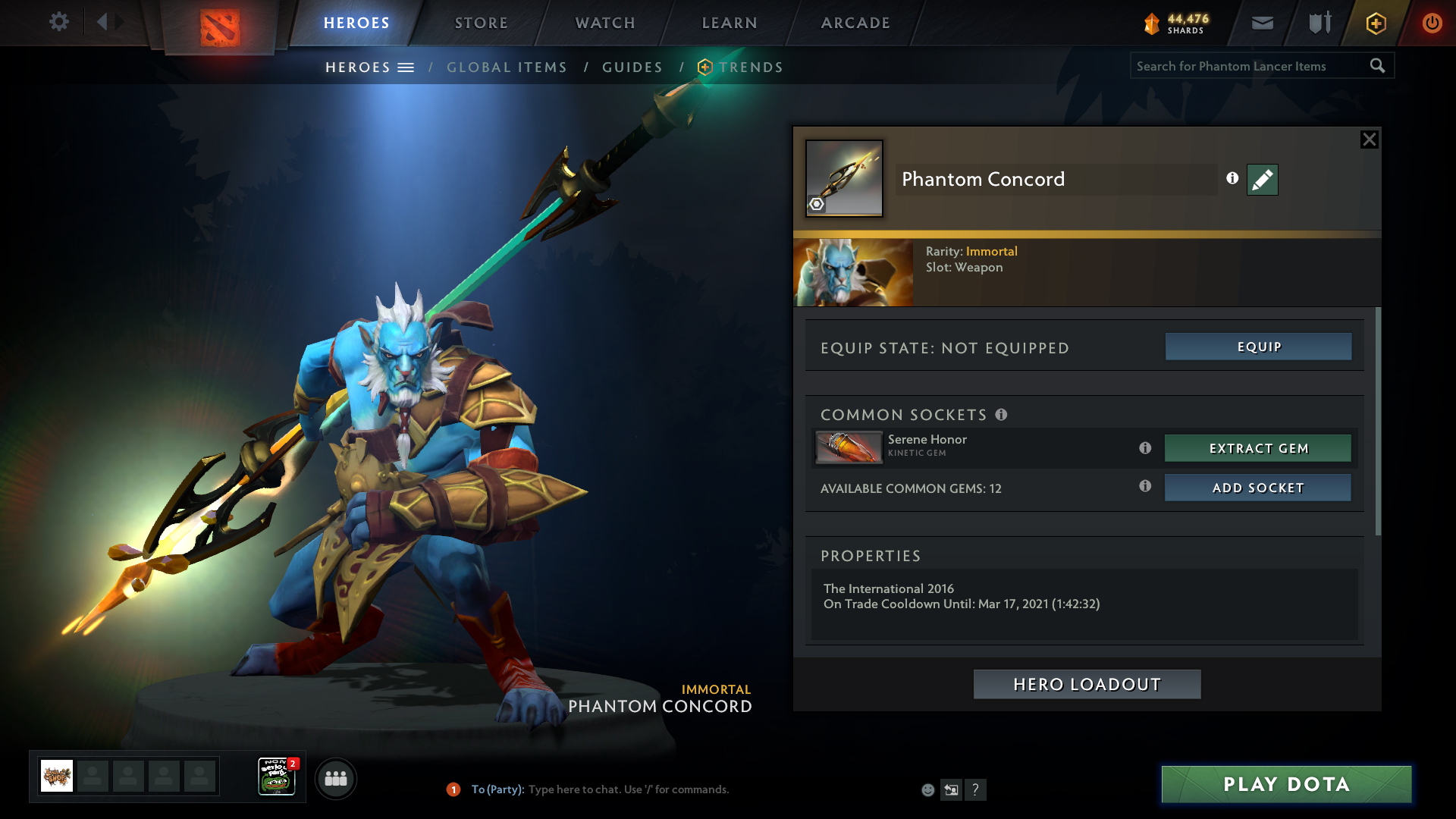Close the item details panel
Viewport: 1456px width, 819px height.
tap(1369, 140)
